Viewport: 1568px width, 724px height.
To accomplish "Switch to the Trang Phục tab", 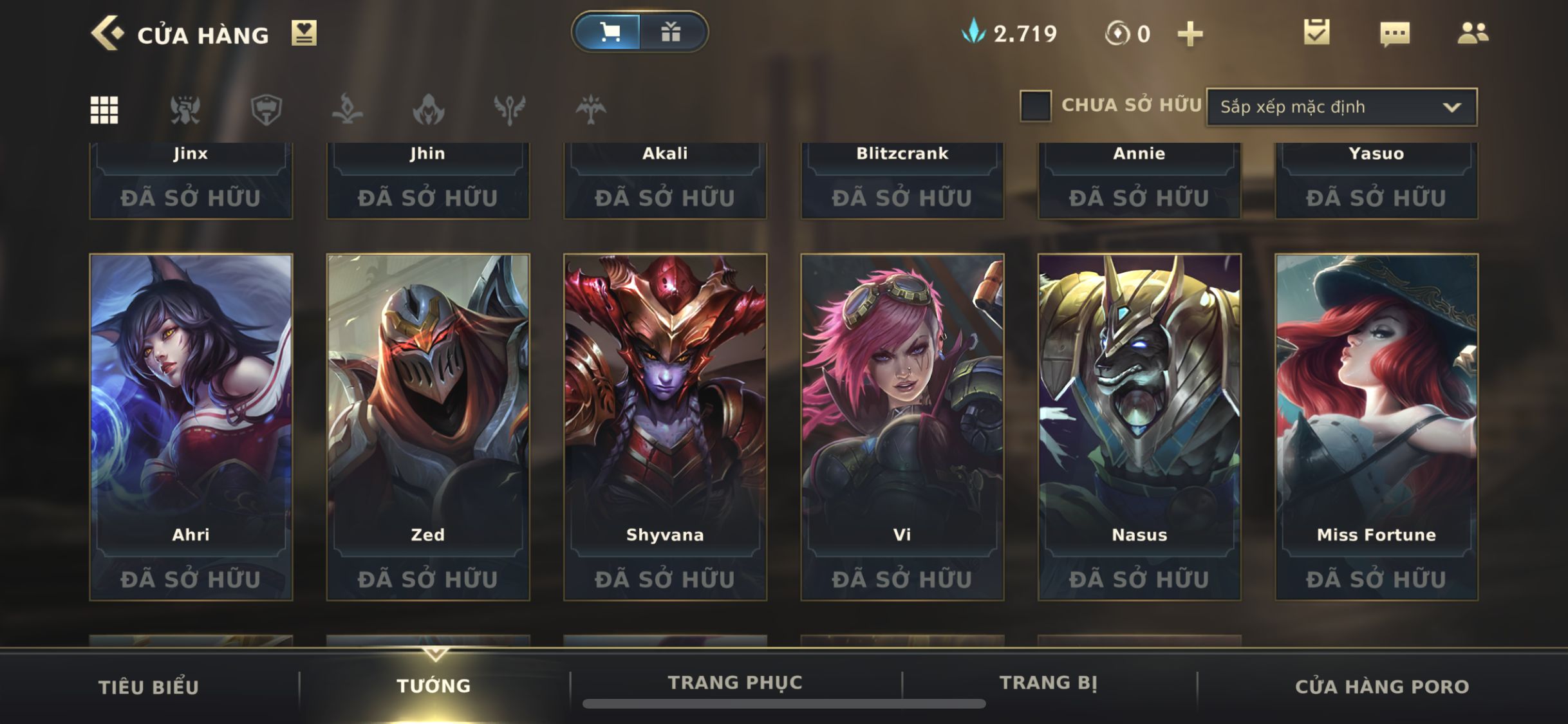I will pos(735,683).
